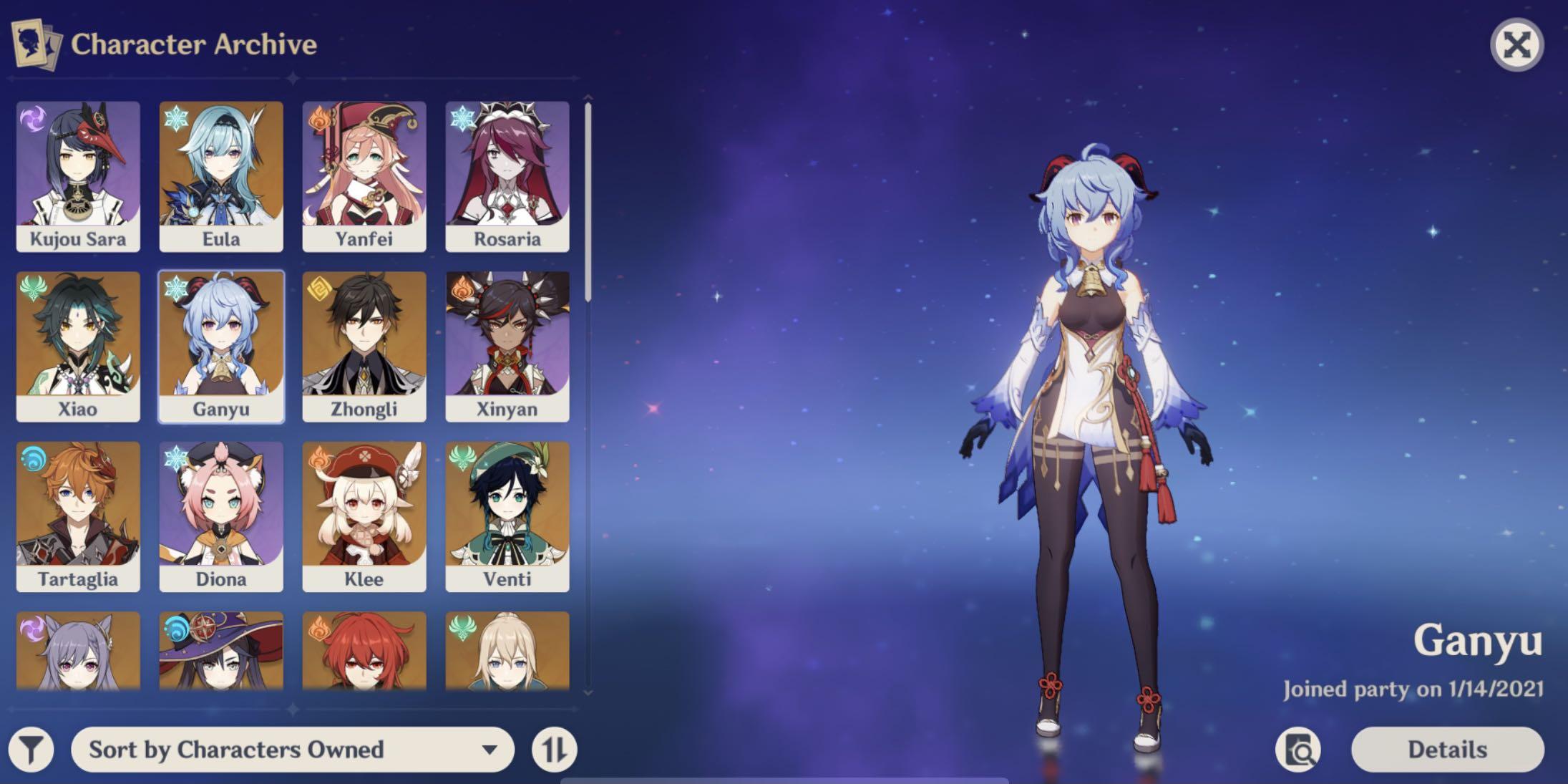Click the highlighted Ganyu card
This screenshot has width=1568, height=784.
(x=221, y=347)
